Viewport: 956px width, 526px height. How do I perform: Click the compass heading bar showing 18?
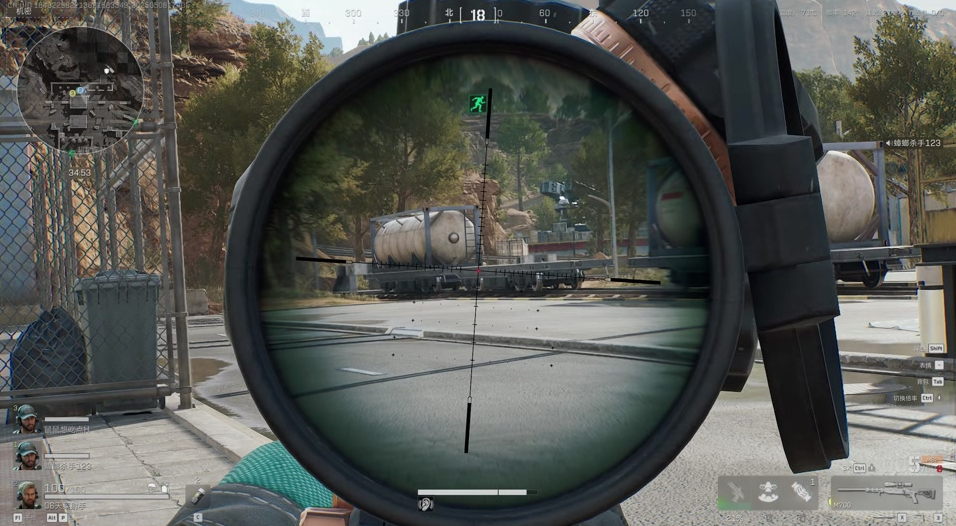pos(478,15)
